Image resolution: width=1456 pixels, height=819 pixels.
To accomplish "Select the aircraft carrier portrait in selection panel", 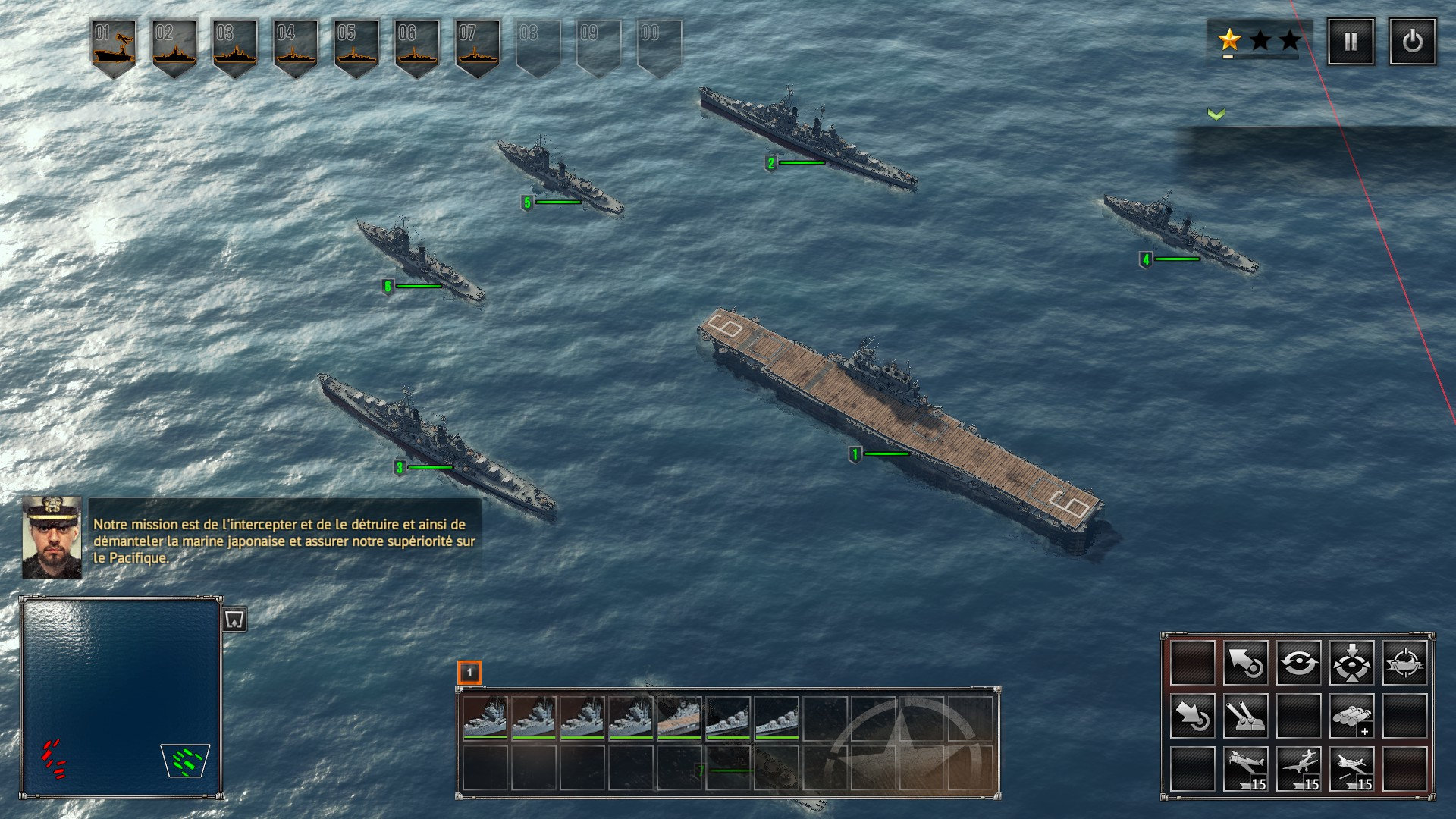I will 679,717.
